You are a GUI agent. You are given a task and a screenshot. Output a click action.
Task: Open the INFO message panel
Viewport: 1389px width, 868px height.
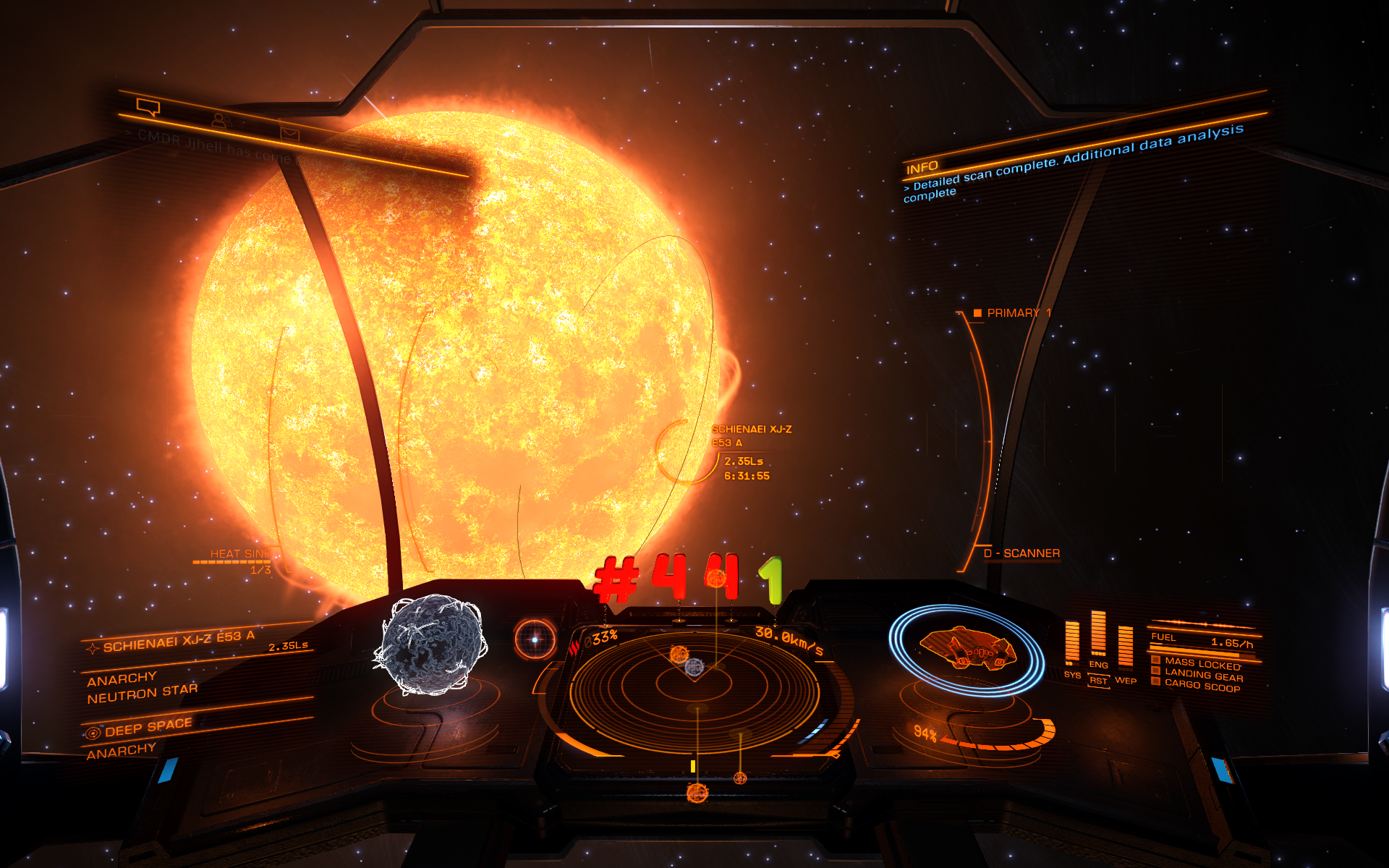click(x=922, y=168)
